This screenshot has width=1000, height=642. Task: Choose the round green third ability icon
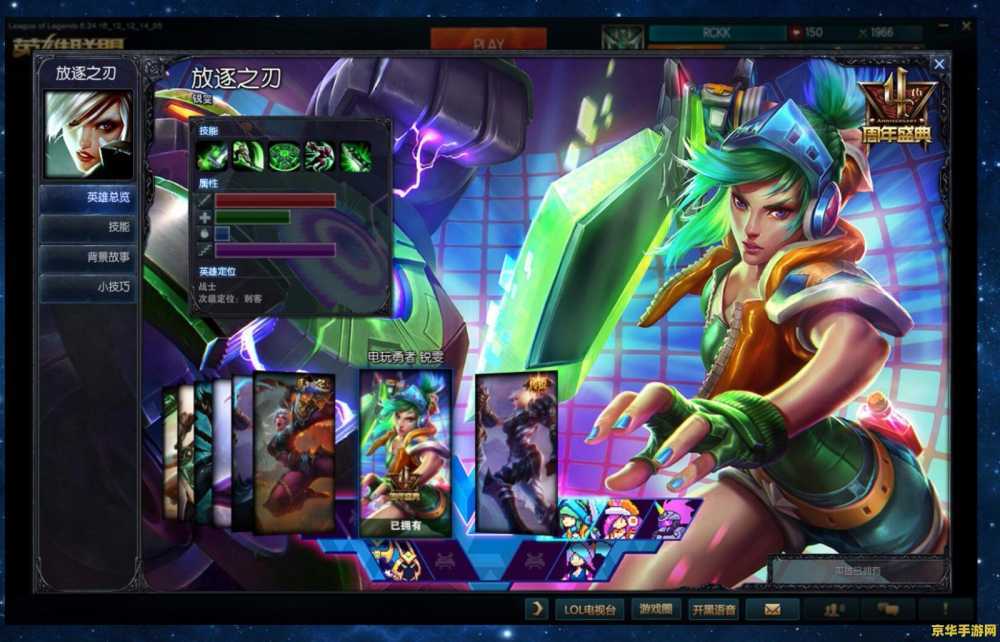[284, 156]
